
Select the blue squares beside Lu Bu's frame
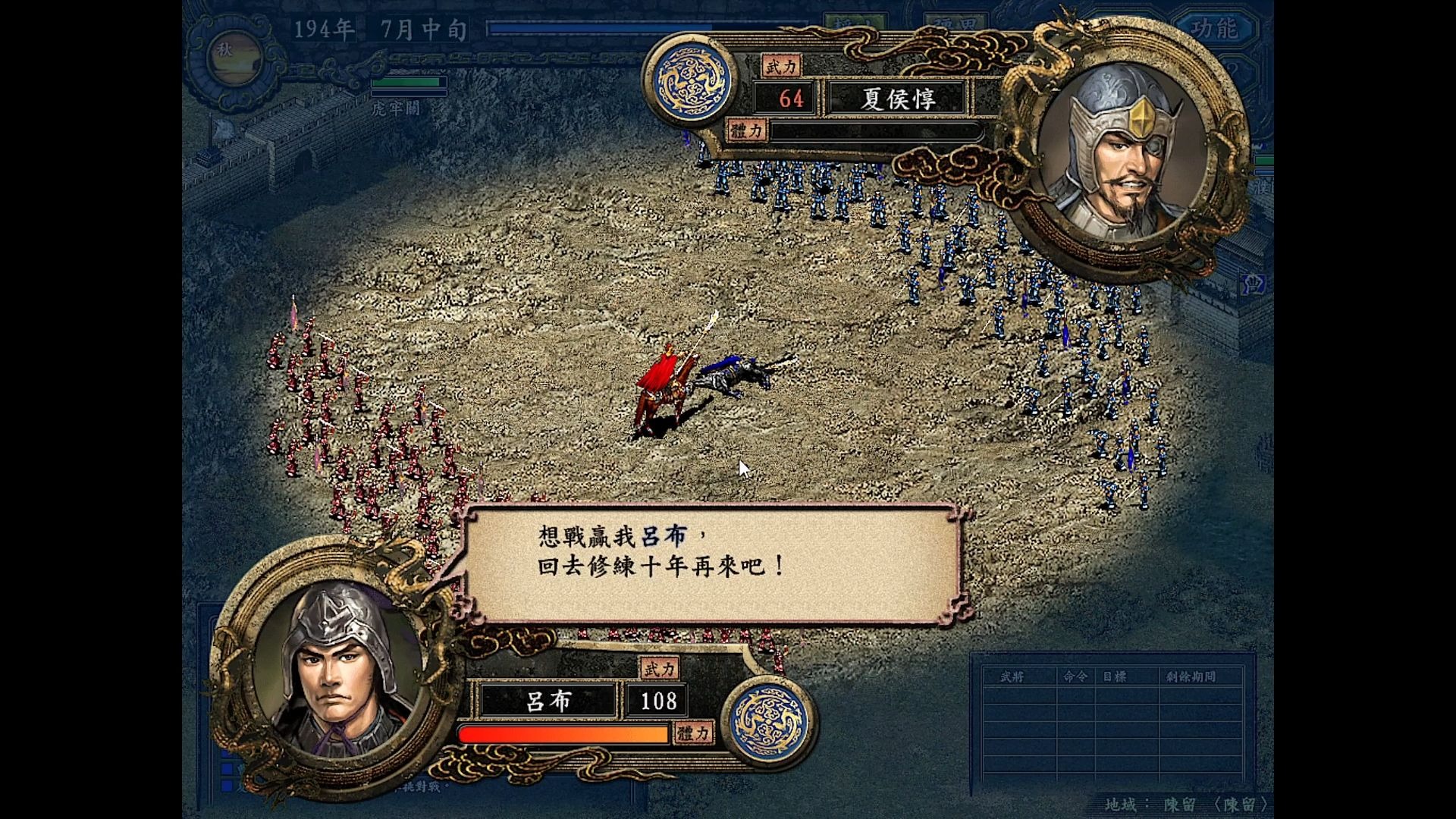pyautogui.click(x=226, y=768)
